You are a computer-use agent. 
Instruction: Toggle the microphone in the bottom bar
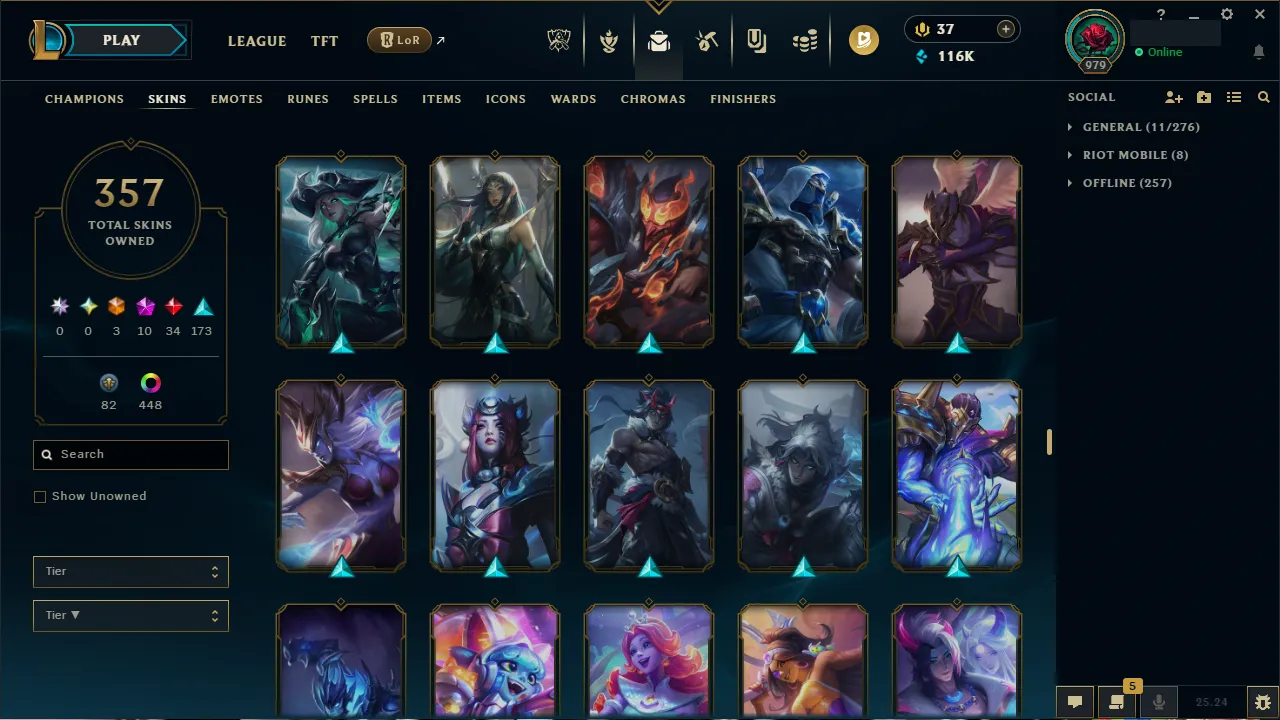1158,701
